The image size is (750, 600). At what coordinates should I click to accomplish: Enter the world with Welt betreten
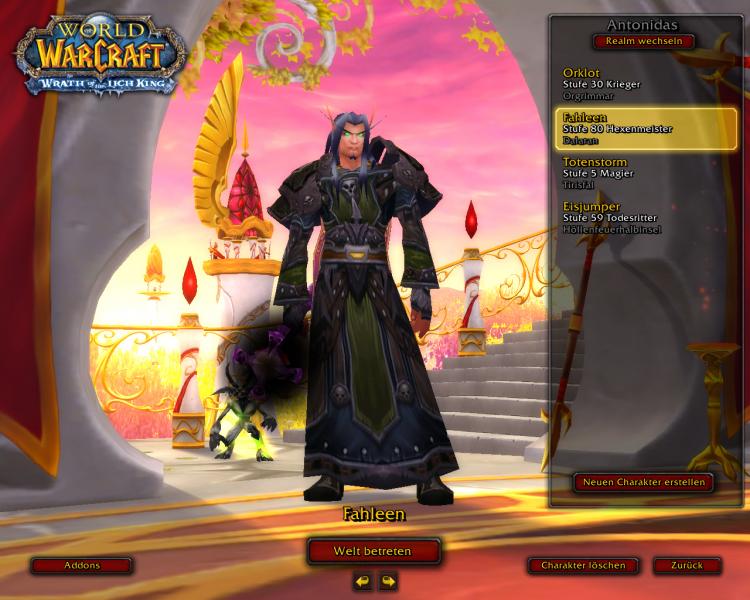[374, 551]
